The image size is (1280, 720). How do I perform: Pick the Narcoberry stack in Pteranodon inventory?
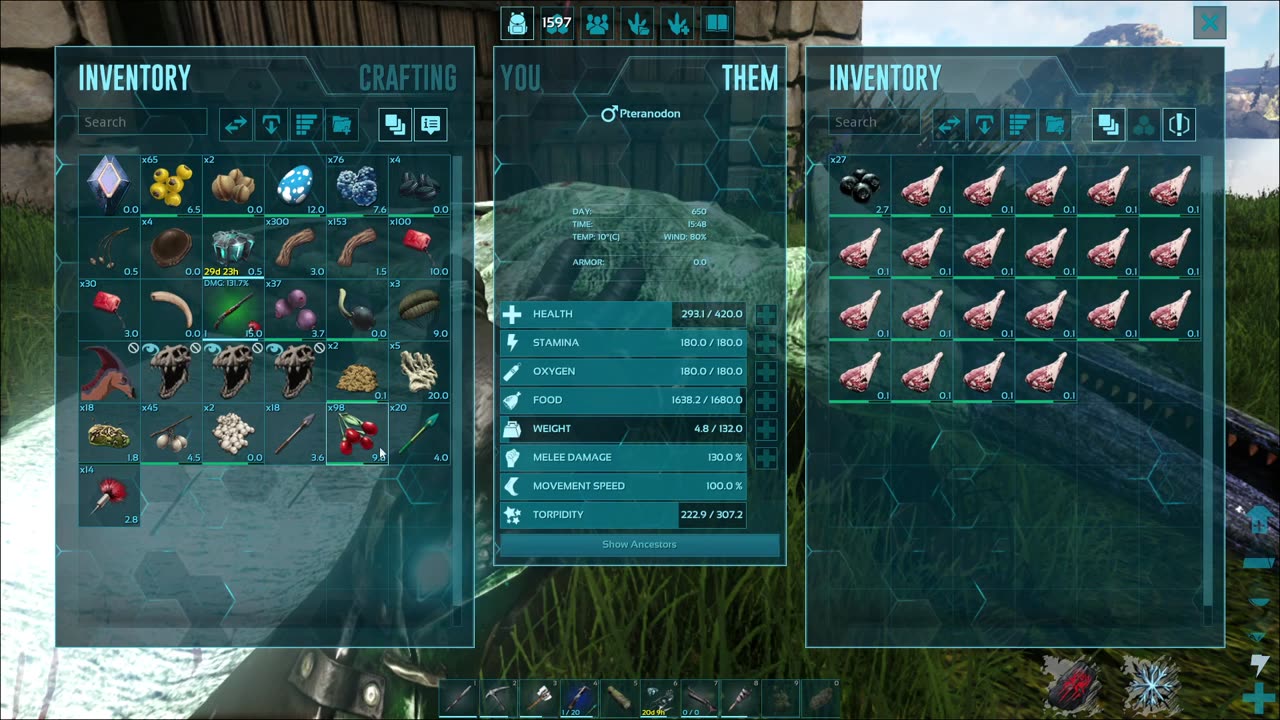coord(859,185)
